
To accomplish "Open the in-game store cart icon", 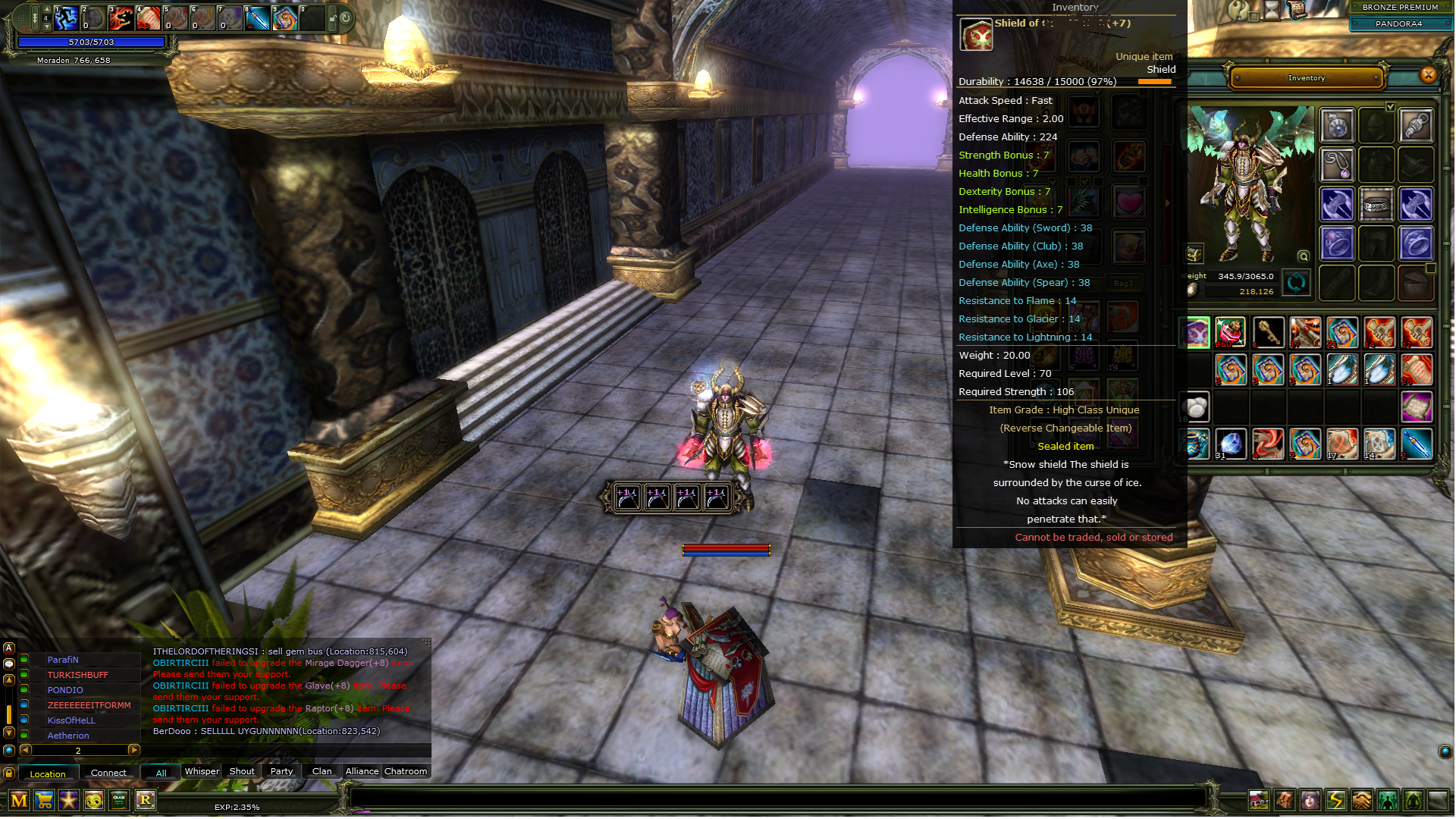I will click(43, 800).
